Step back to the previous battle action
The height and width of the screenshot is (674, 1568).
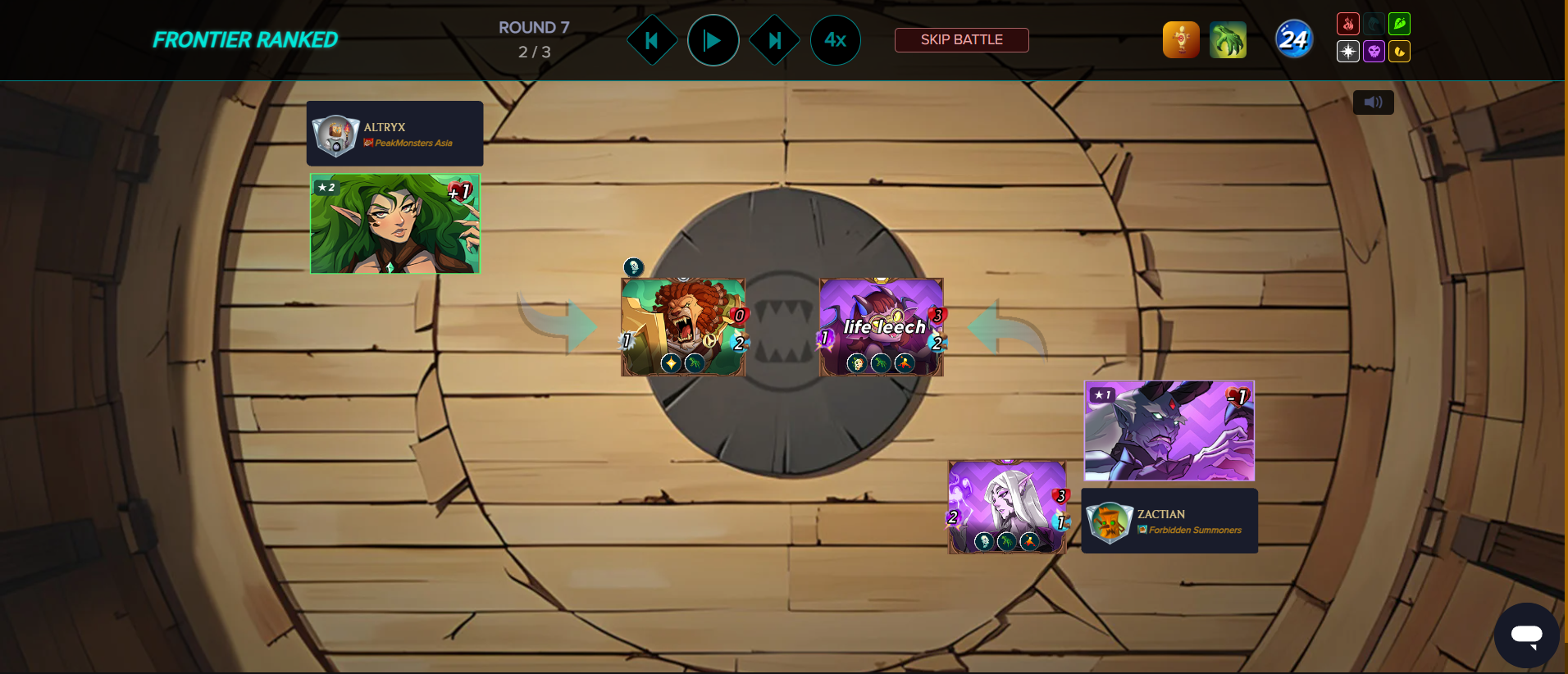652,40
